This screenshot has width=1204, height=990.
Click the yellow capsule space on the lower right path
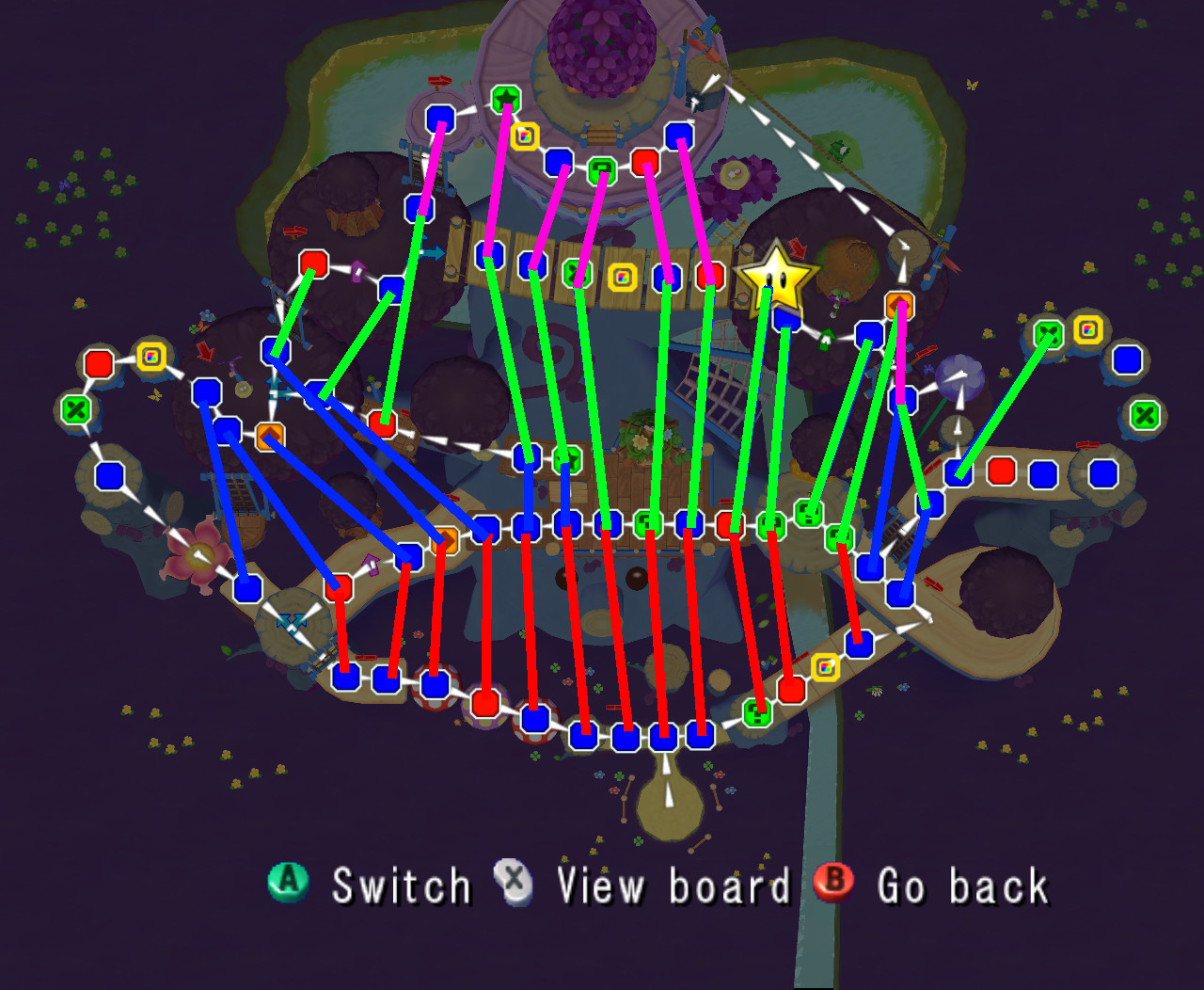(826, 666)
